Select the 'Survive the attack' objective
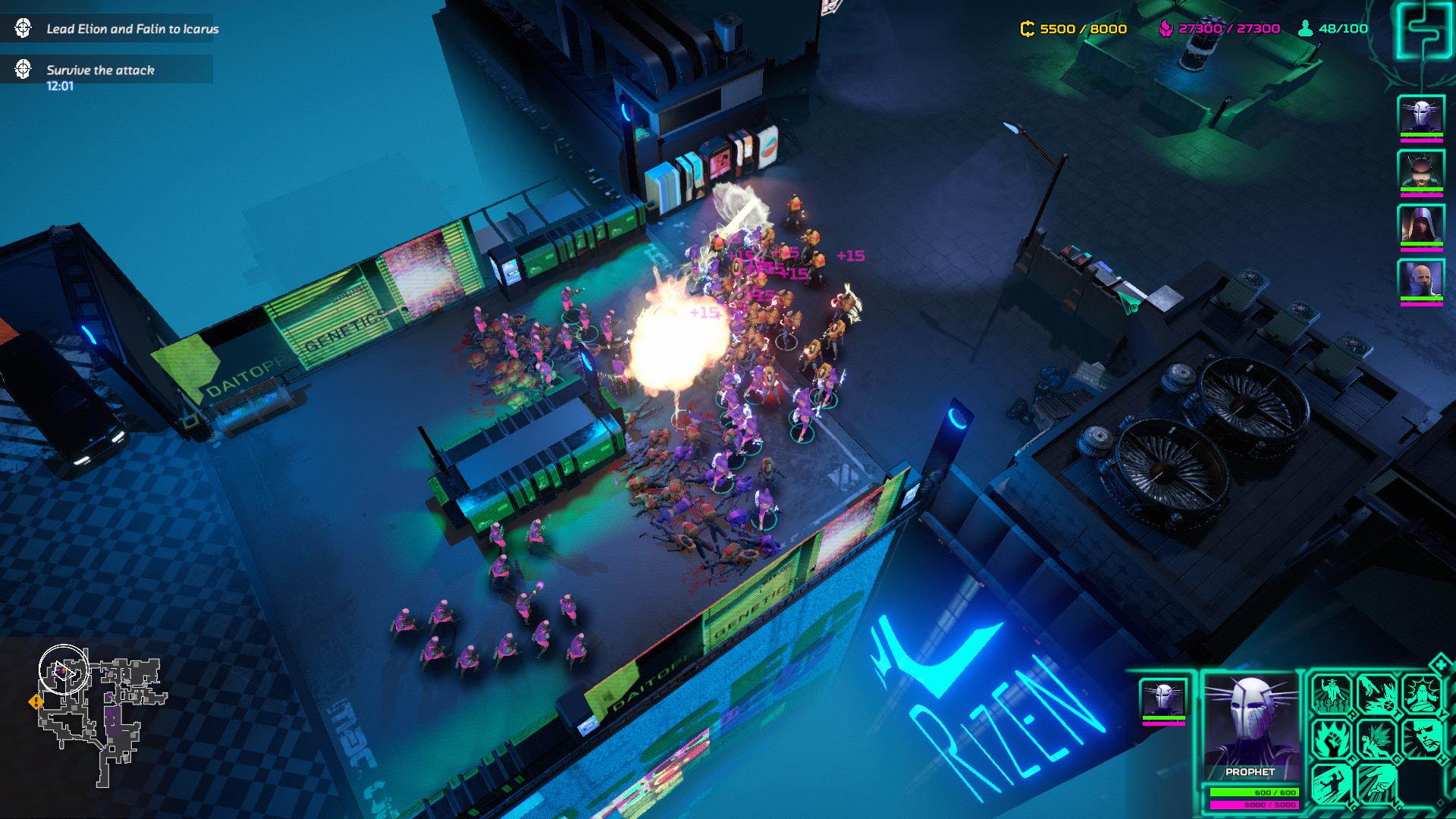 pyautogui.click(x=100, y=70)
